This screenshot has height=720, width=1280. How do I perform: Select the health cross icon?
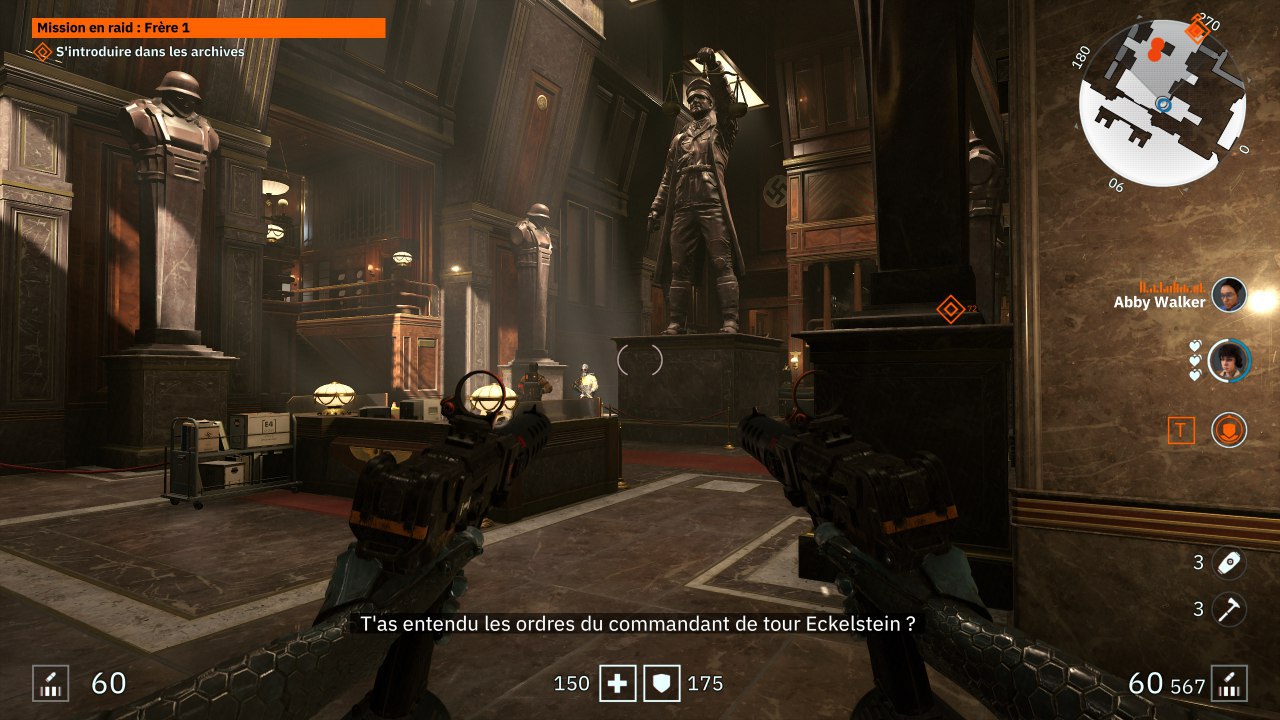coord(617,684)
